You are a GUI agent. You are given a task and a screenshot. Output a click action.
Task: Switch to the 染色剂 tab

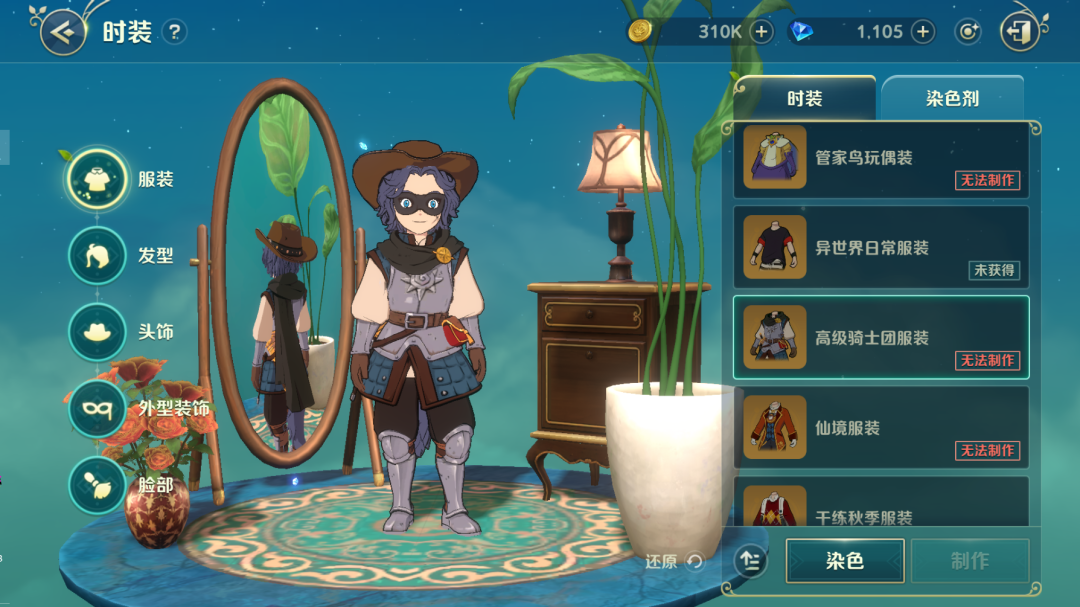pos(951,99)
